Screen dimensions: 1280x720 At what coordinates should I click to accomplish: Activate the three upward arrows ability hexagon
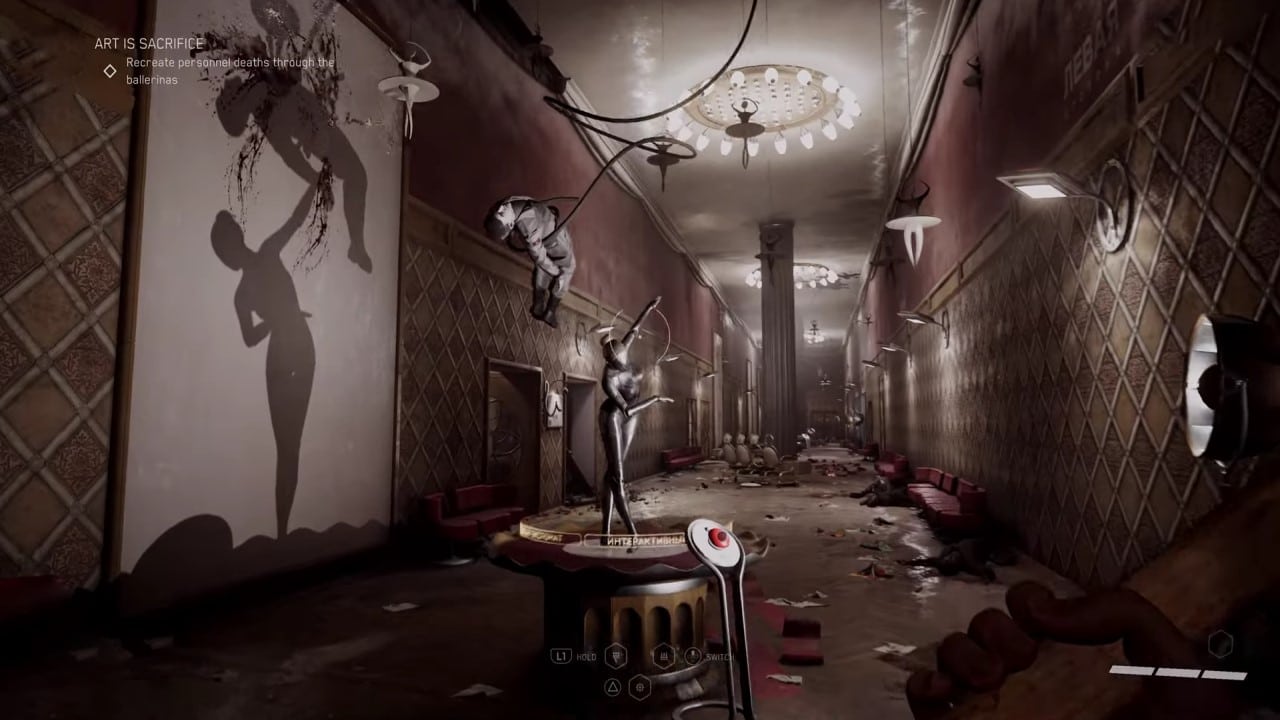coord(663,656)
